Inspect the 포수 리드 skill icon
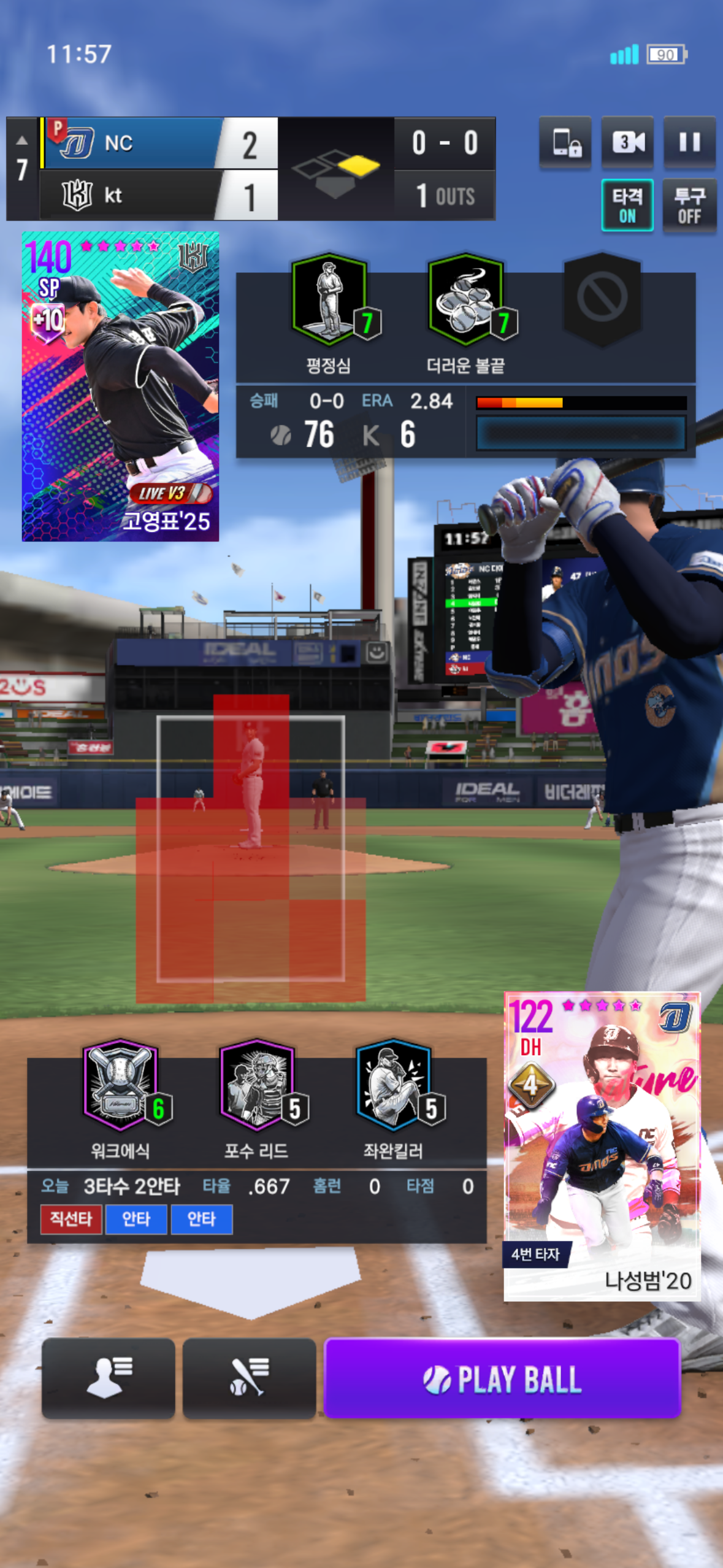723x1568 pixels. pyautogui.click(x=258, y=1085)
